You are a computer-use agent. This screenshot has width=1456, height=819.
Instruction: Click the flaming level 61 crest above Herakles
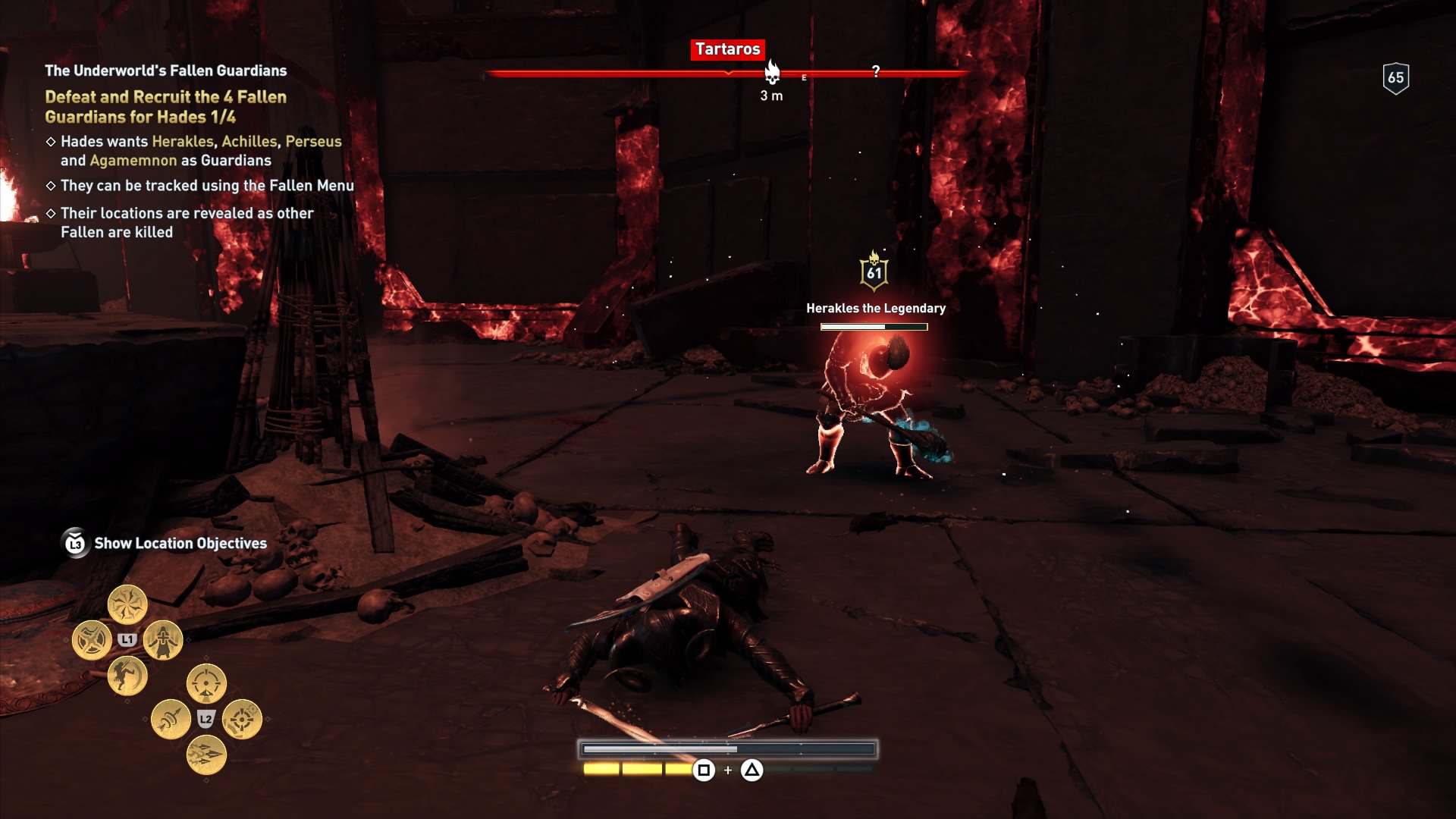point(874,273)
